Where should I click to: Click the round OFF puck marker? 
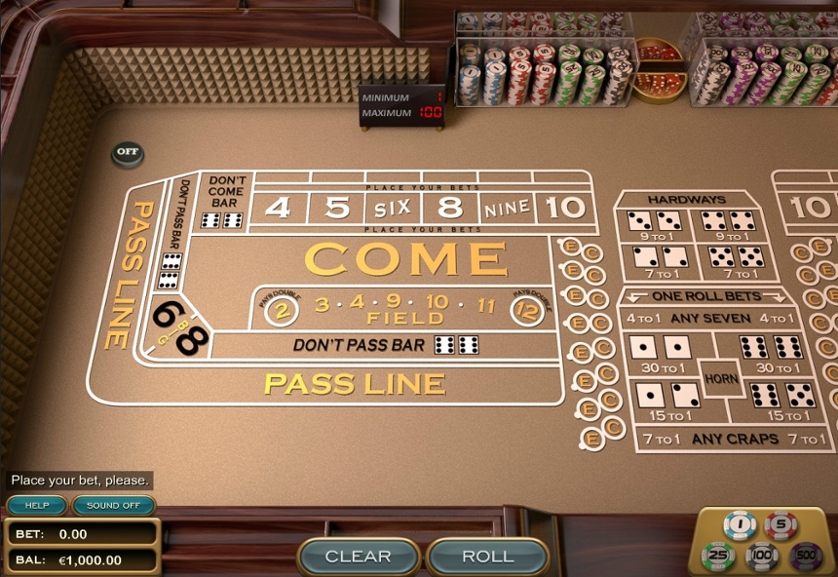pyautogui.click(x=127, y=153)
